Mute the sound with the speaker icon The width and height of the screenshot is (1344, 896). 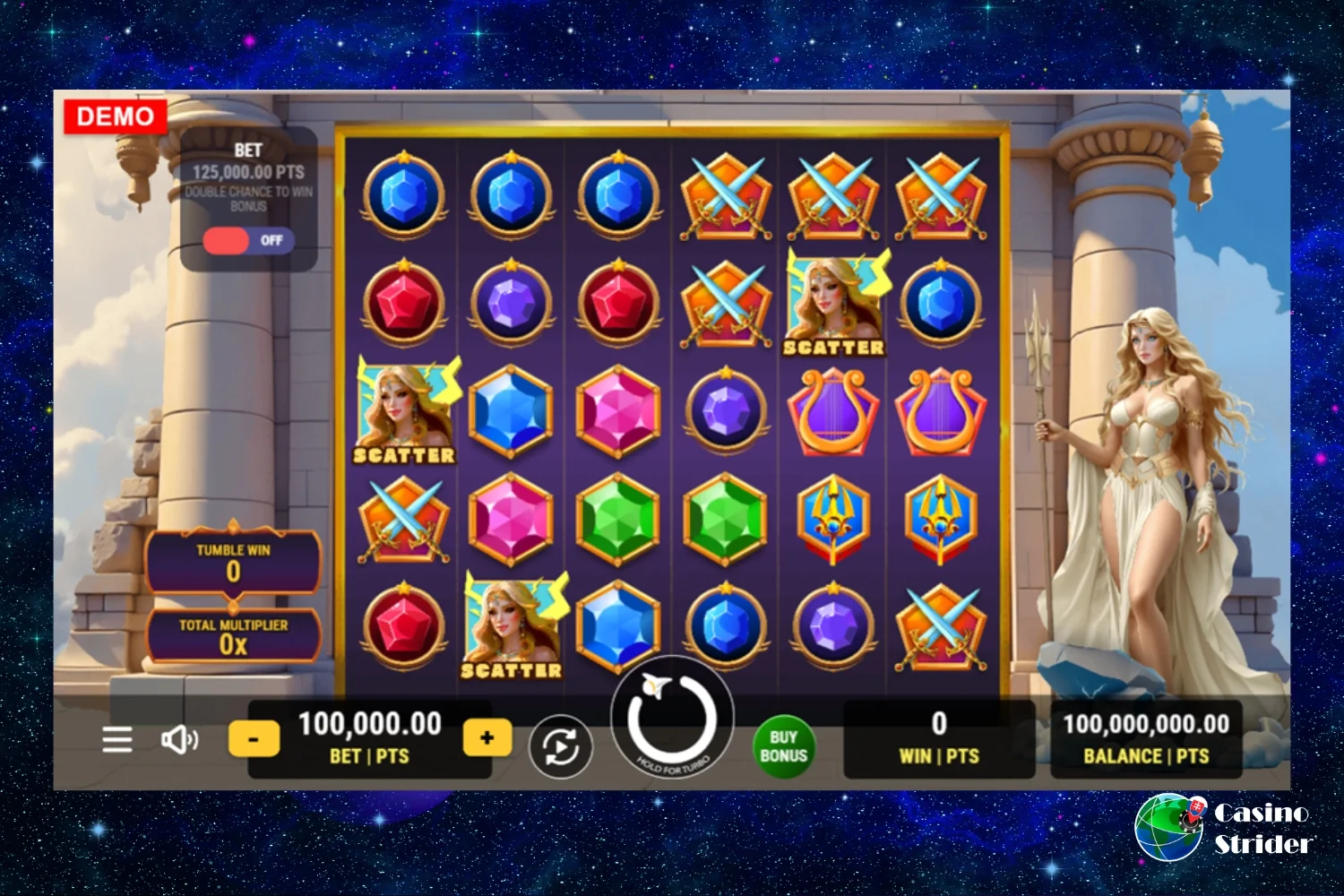click(179, 739)
